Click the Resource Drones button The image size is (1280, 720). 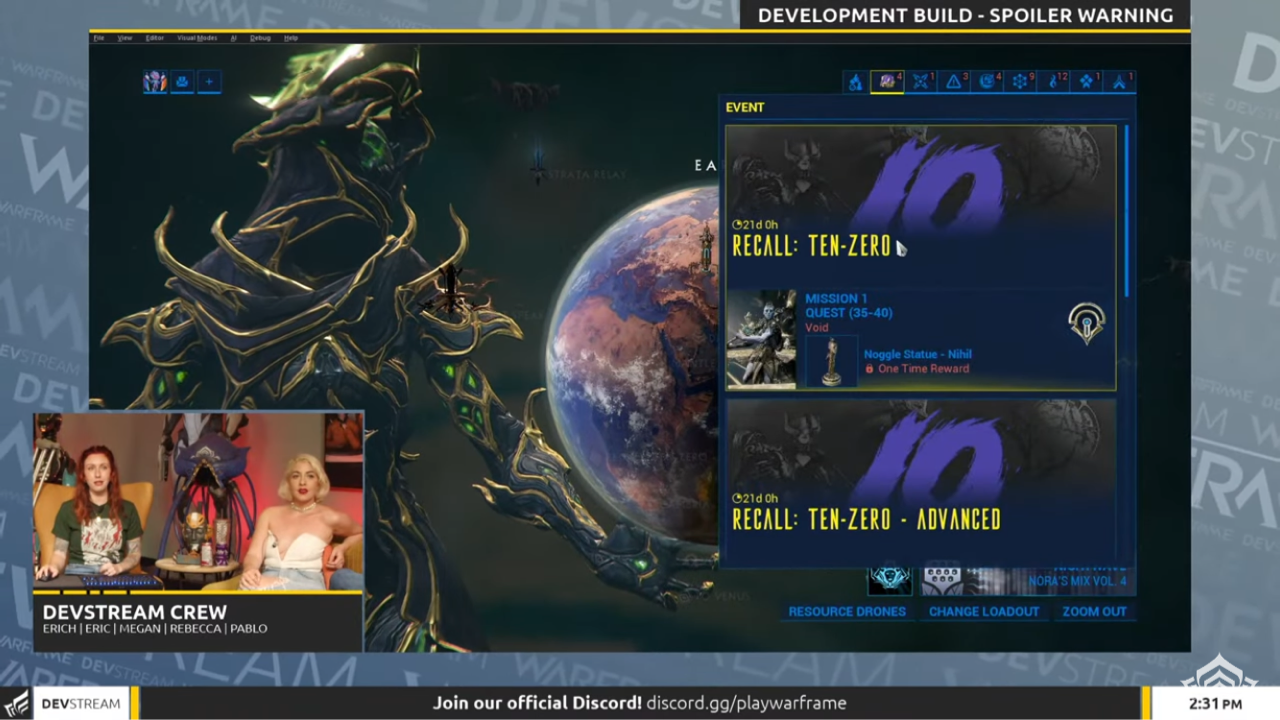pos(847,611)
